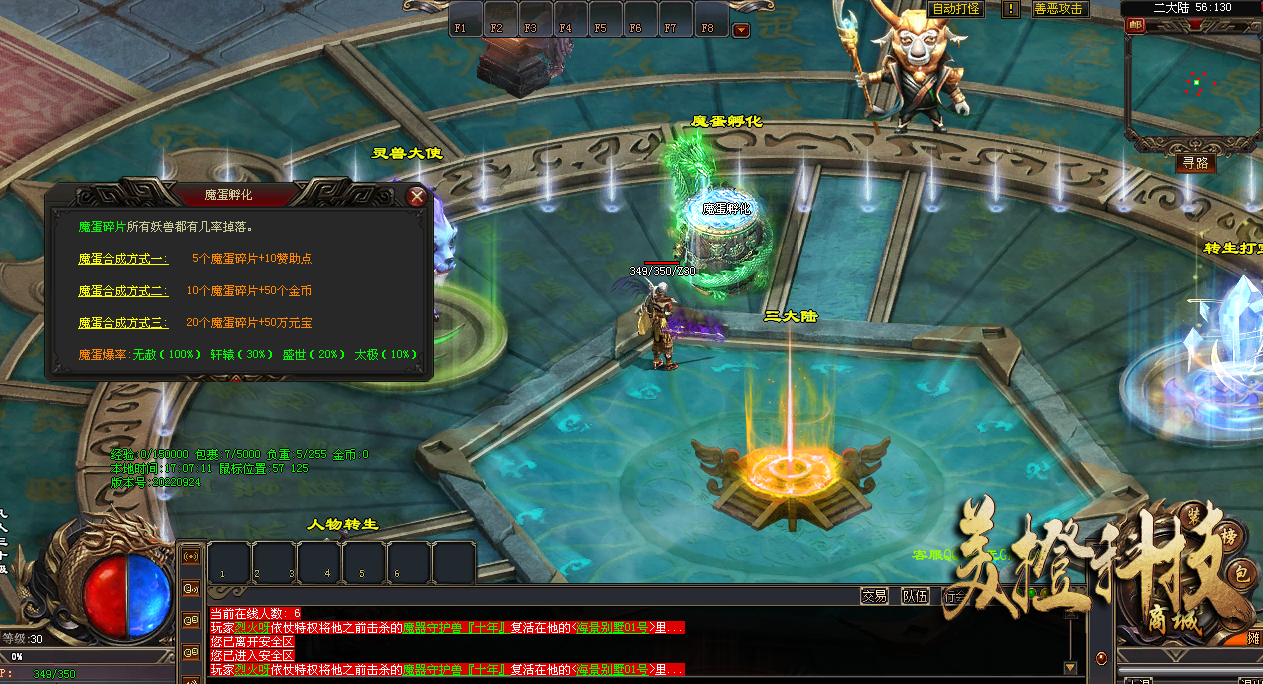Open the 寻路 pathfinding button

pyautogui.click(x=1195, y=163)
